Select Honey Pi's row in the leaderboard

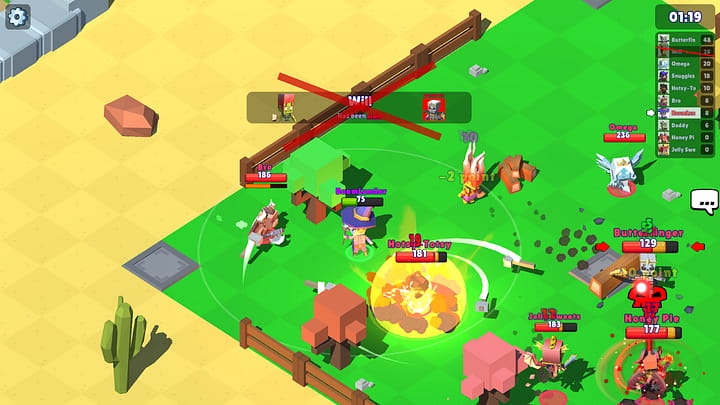[x=685, y=137]
